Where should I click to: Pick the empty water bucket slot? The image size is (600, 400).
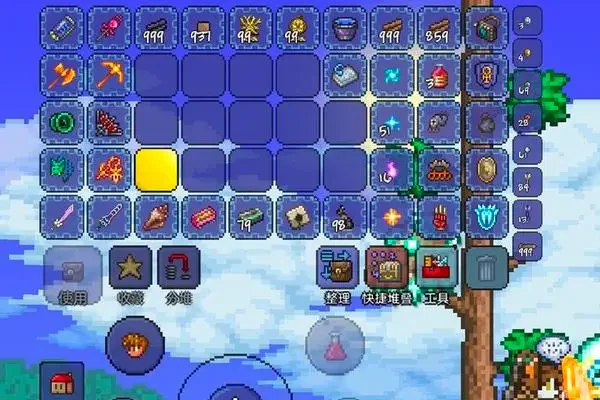(346, 26)
